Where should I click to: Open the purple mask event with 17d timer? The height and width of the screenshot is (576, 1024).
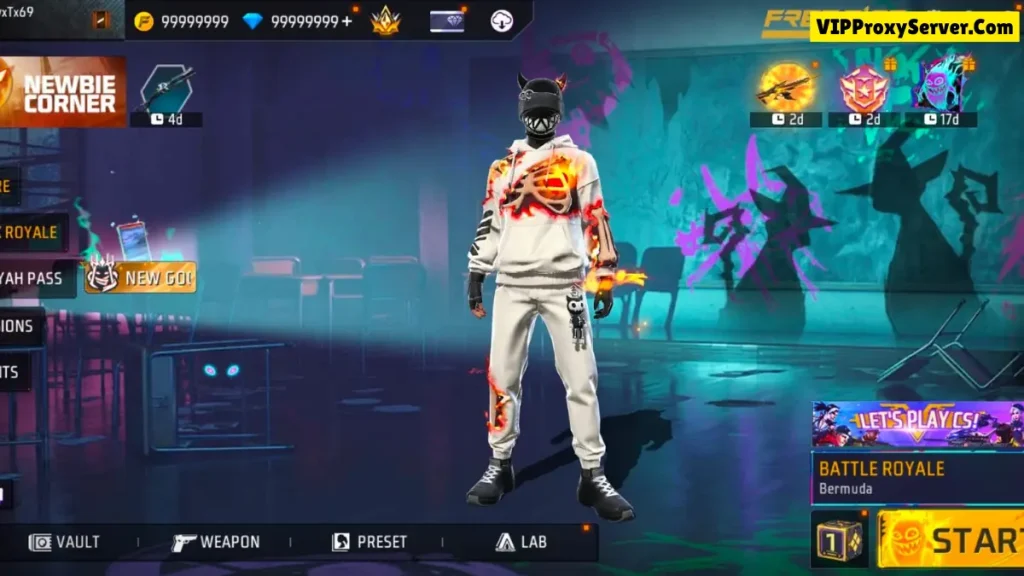(941, 92)
